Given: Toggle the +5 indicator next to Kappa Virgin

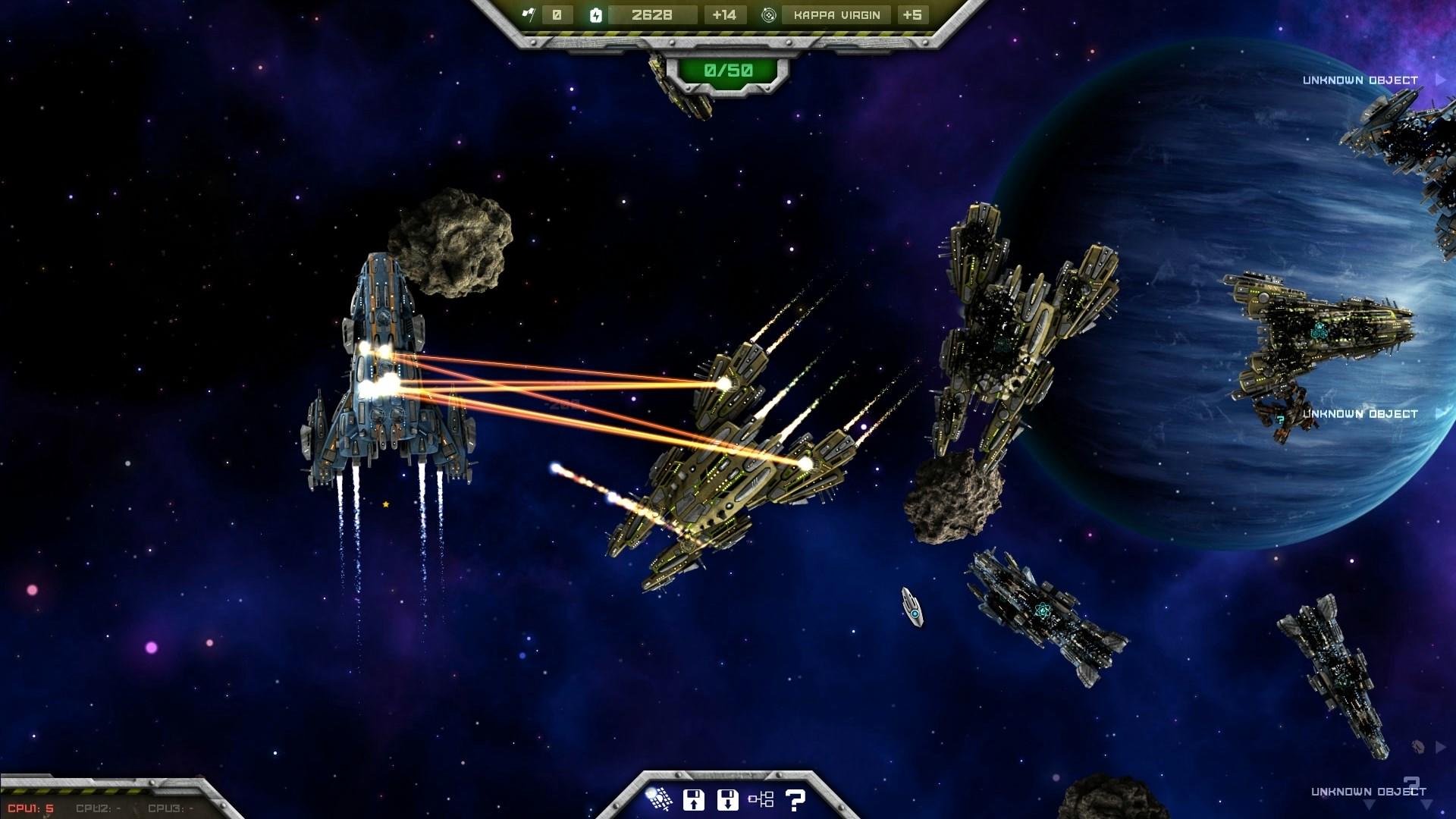Looking at the screenshot, I should [x=913, y=14].
